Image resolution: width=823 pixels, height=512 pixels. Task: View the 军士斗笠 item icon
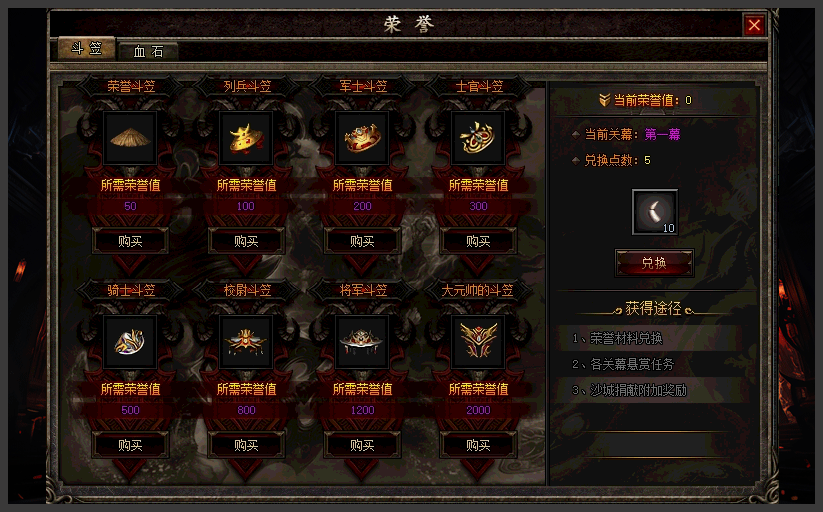click(x=362, y=138)
